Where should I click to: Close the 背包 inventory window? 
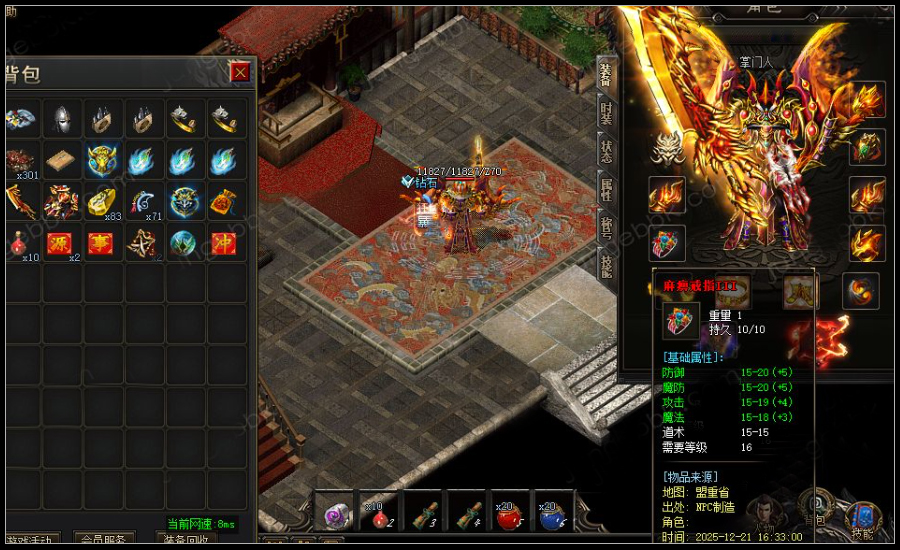click(x=239, y=72)
